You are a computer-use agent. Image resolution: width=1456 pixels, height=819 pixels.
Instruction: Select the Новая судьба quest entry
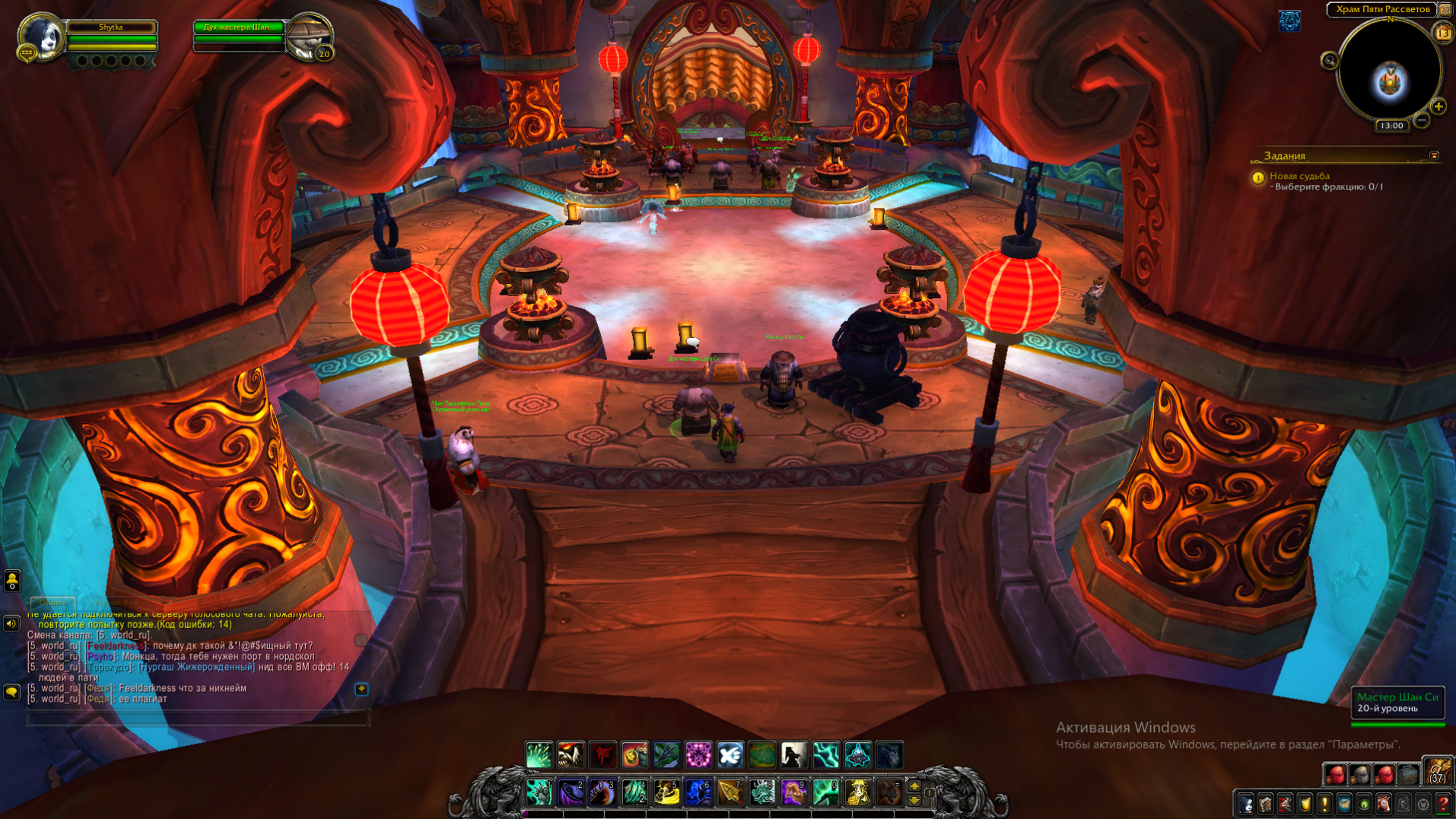[1299, 176]
